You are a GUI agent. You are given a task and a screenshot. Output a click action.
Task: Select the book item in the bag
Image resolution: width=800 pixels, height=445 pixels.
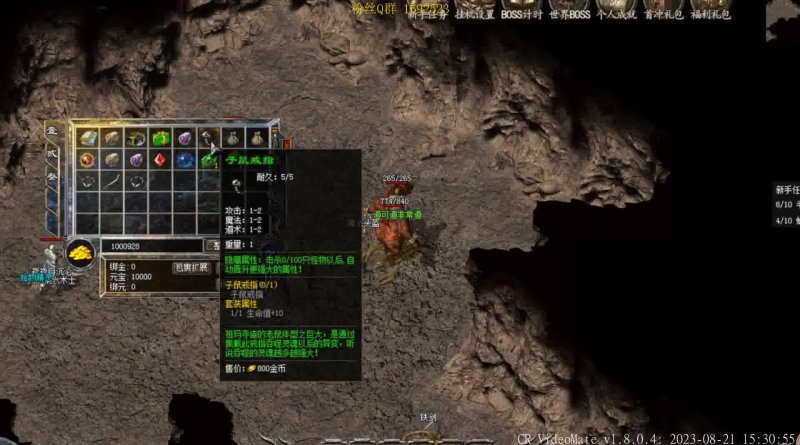coord(87,138)
